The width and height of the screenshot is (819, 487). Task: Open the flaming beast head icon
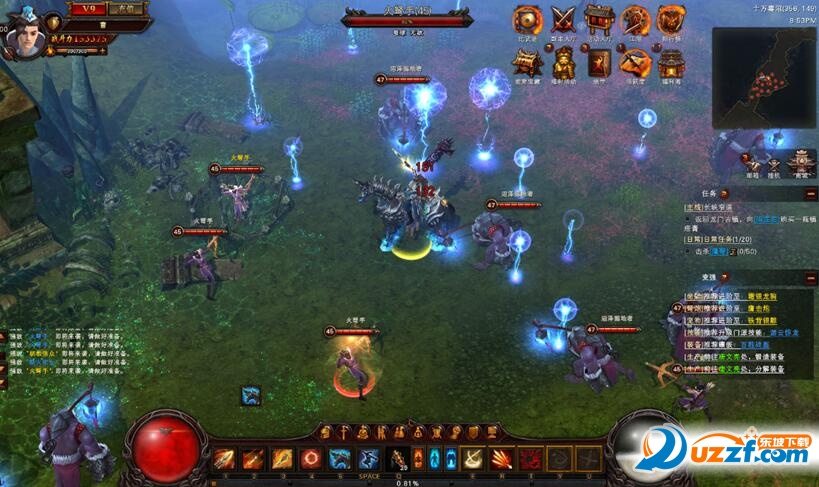pos(670,20)
